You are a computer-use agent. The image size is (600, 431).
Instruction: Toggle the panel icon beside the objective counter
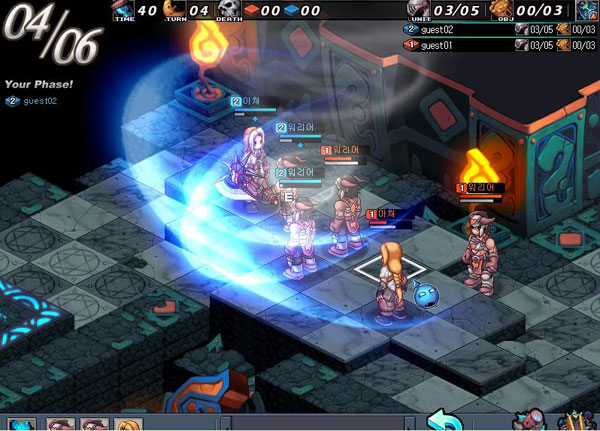tap(586, 11)
